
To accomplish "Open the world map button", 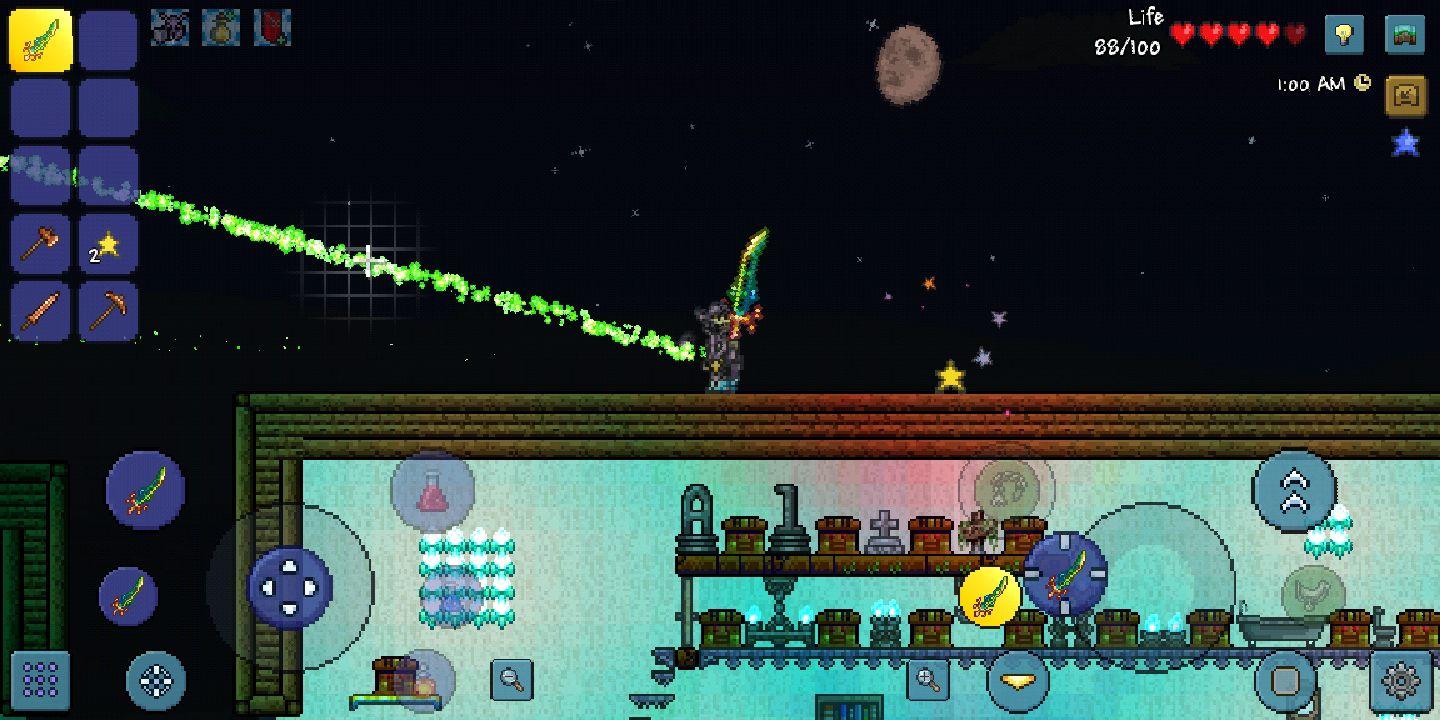I will [1405, 35].
